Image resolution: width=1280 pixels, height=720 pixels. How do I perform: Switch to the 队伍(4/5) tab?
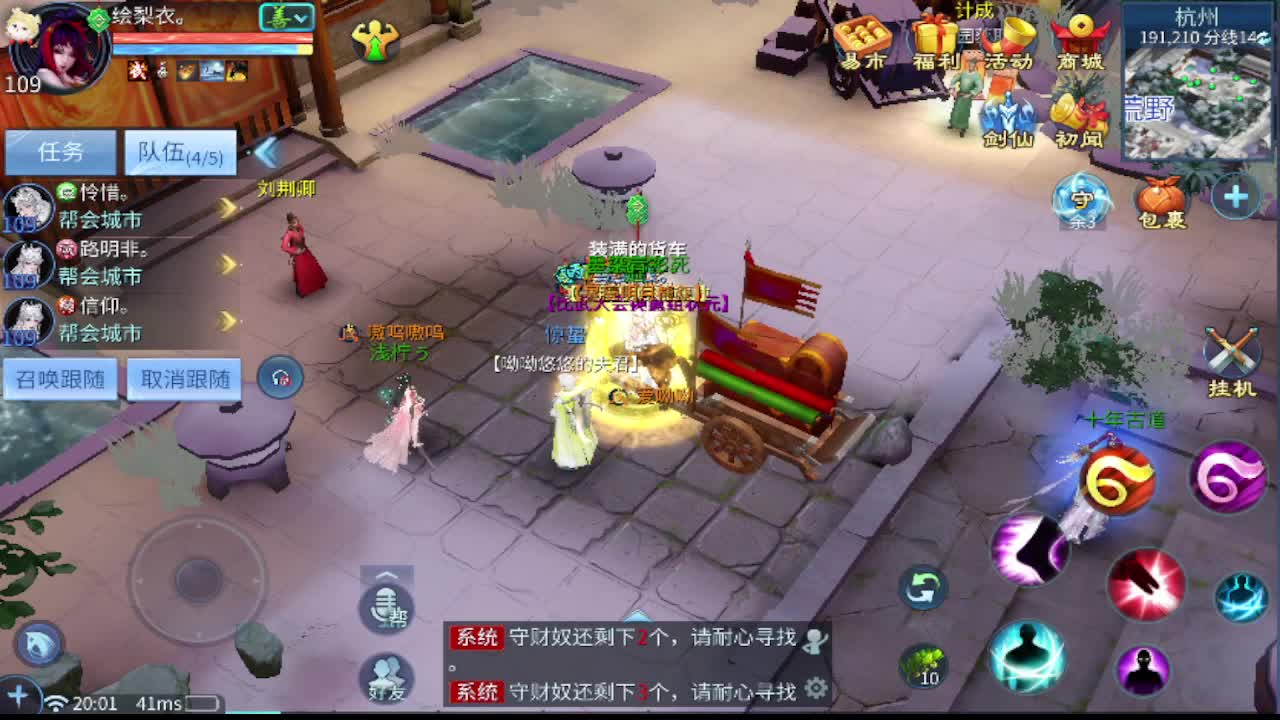pos(179,151)
